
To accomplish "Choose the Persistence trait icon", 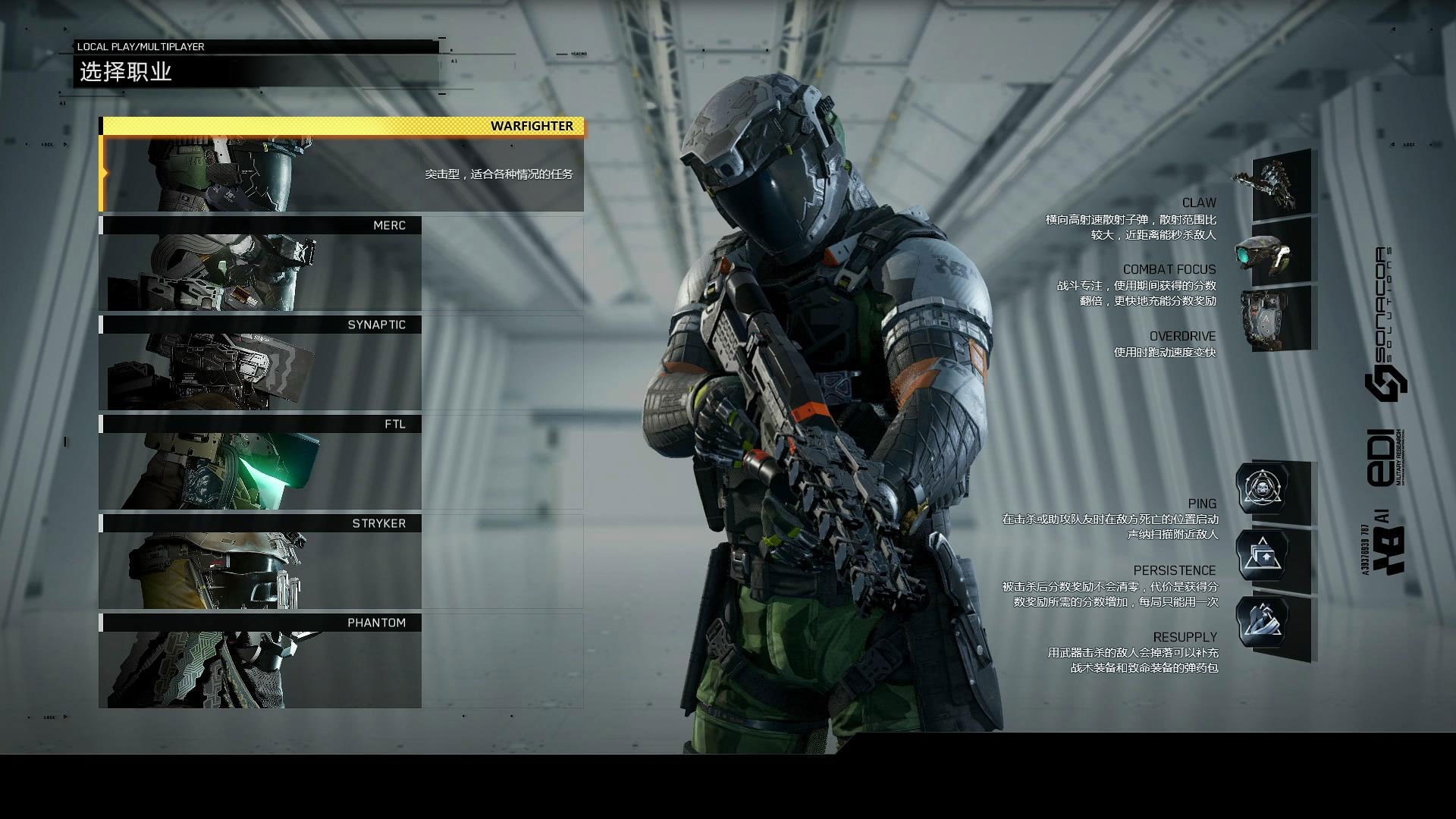I will [1263, 556].
